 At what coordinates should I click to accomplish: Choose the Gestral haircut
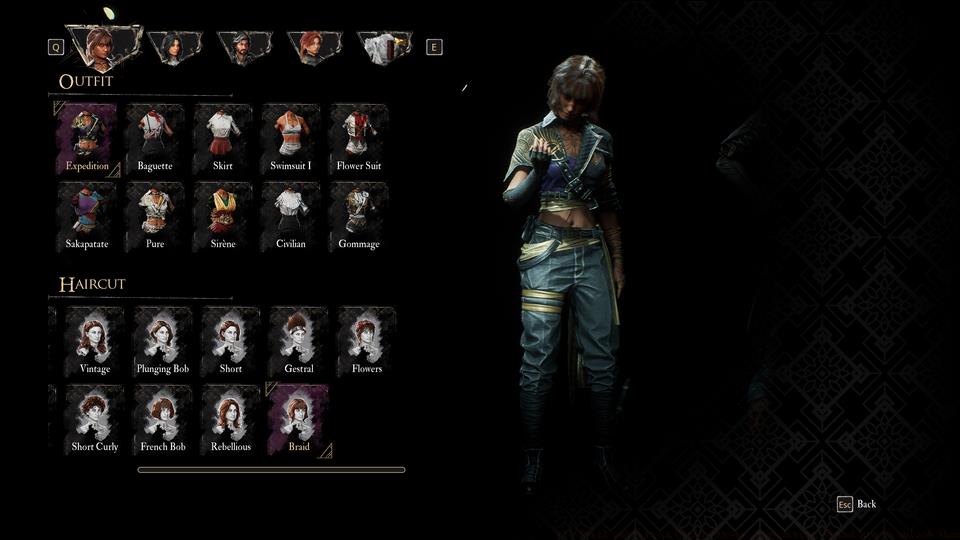click(299, 341)
